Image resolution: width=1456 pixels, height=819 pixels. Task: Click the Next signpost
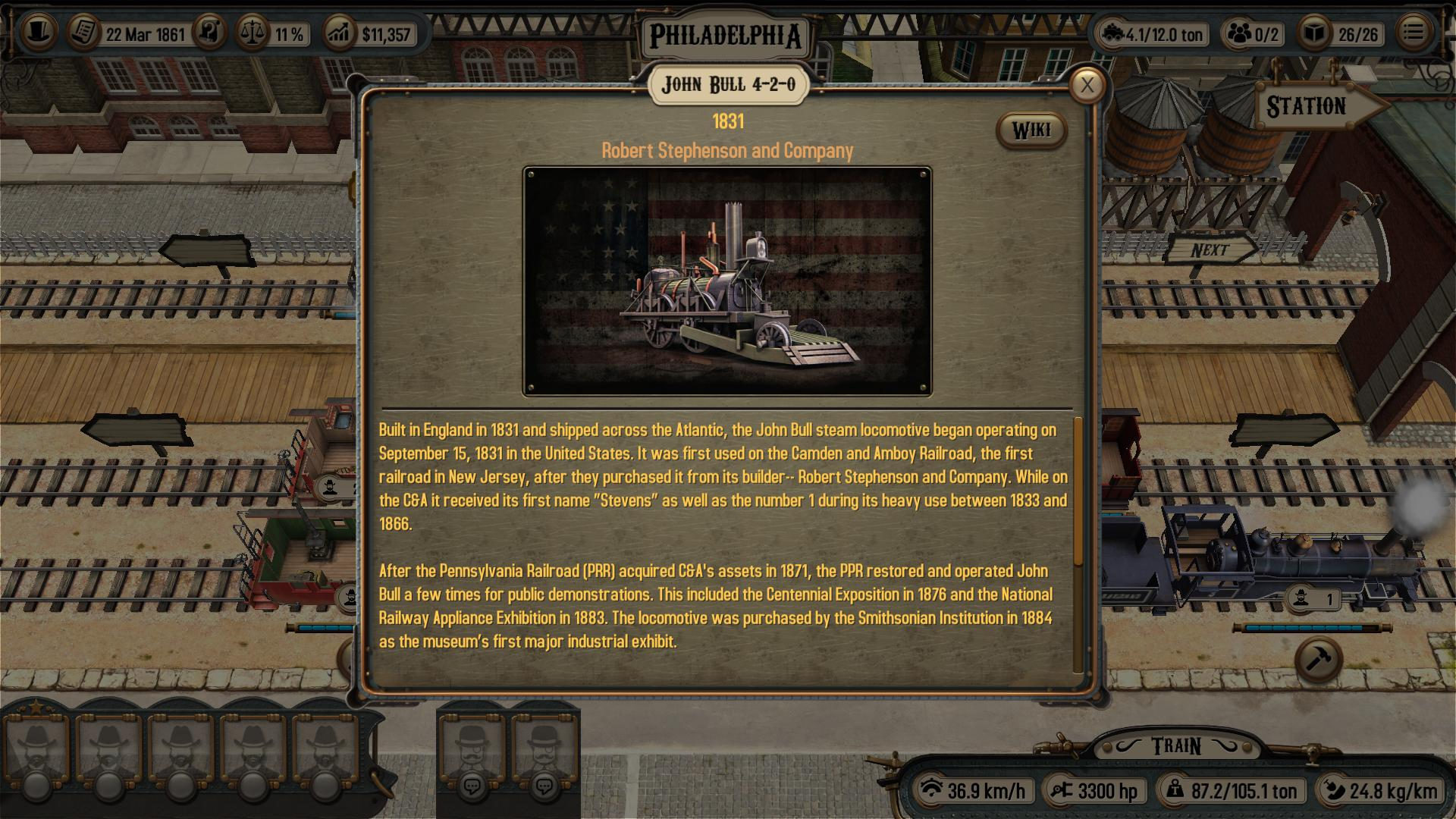[1211, 249]
